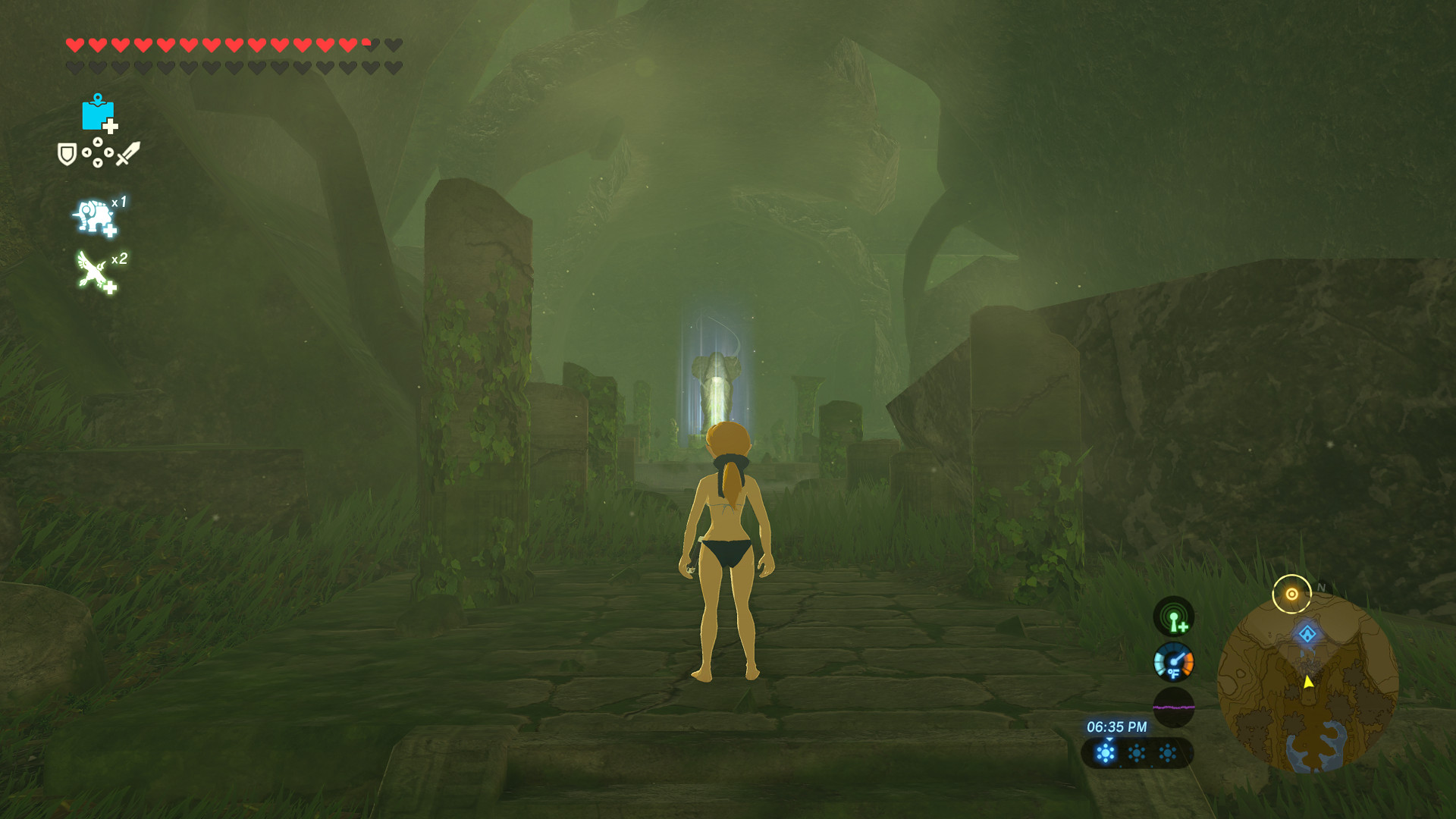
Task: Click the Divine Beast elephant icon marked x1
Action: (x=94, y=215)
